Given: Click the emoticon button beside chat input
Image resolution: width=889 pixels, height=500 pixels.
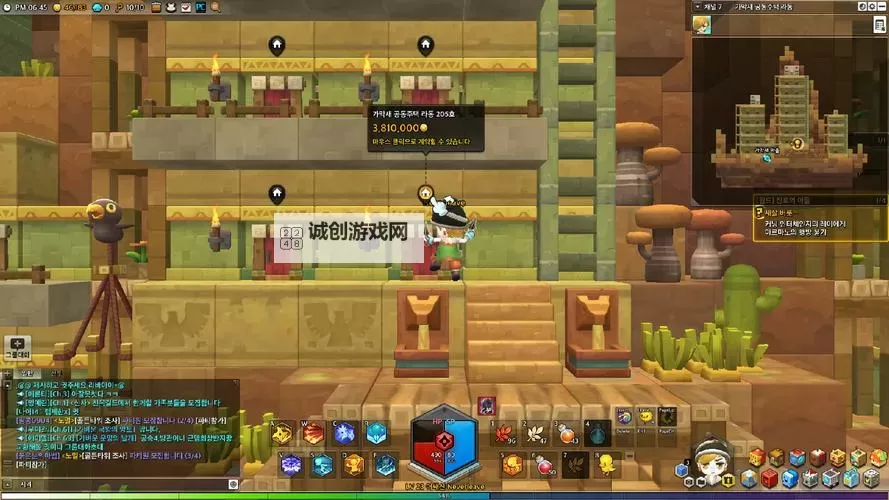Looking at the screenshot, I should [x=234, y=484].
